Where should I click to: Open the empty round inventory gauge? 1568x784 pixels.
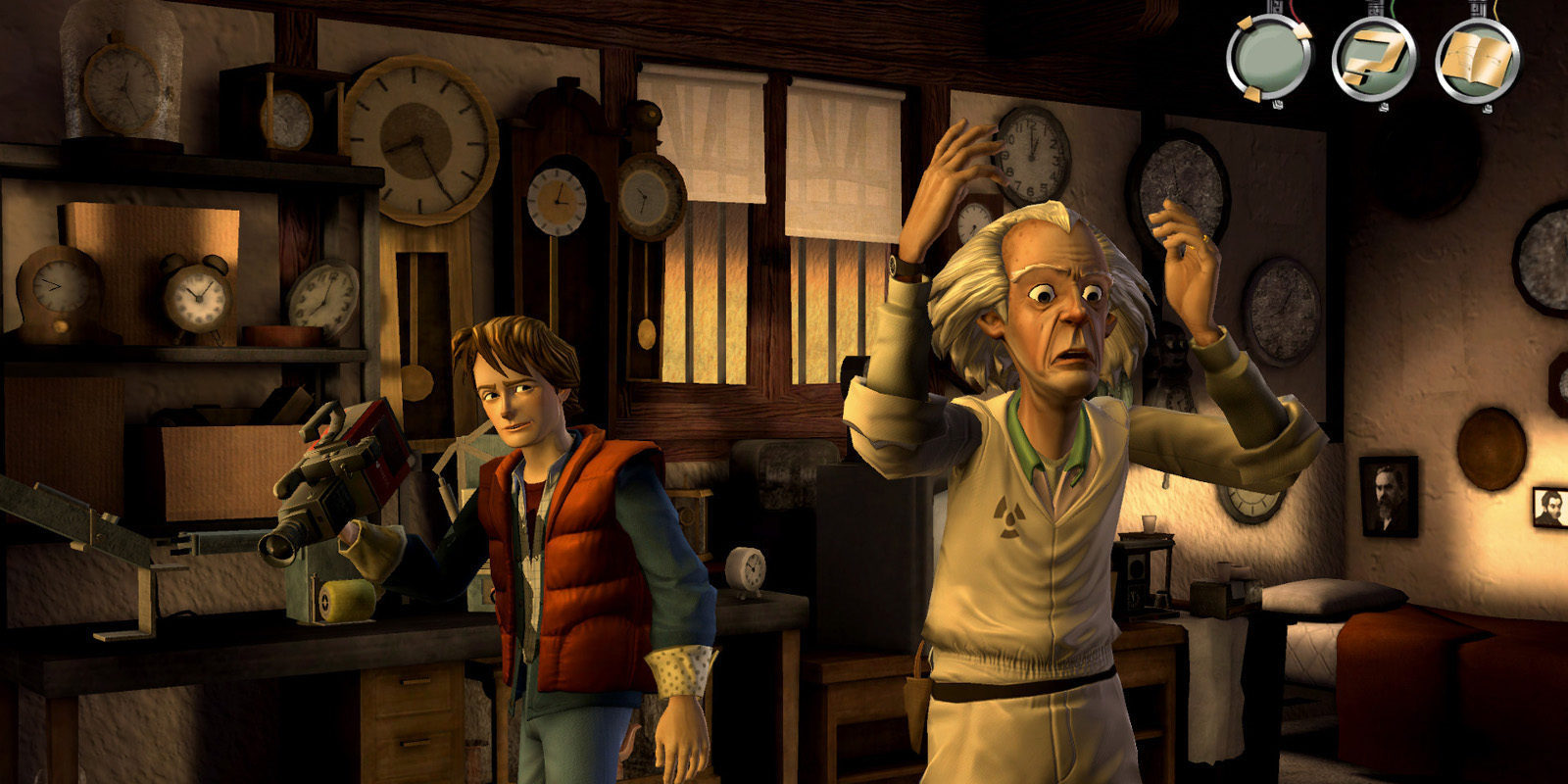click(1271, 58)
